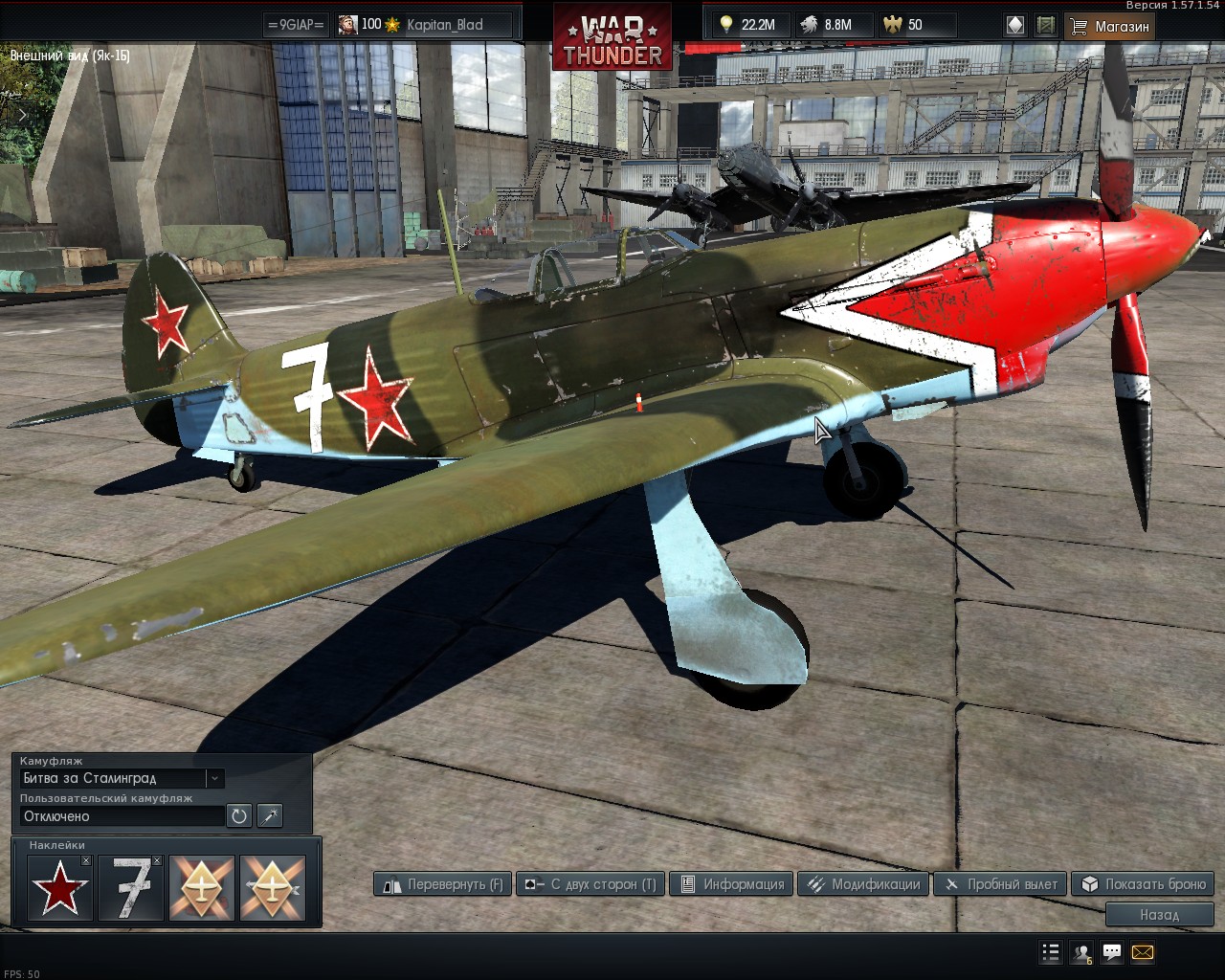Open the friends contacts list
This screenshot has height=980, width=1225.
tap(1081, 952)
